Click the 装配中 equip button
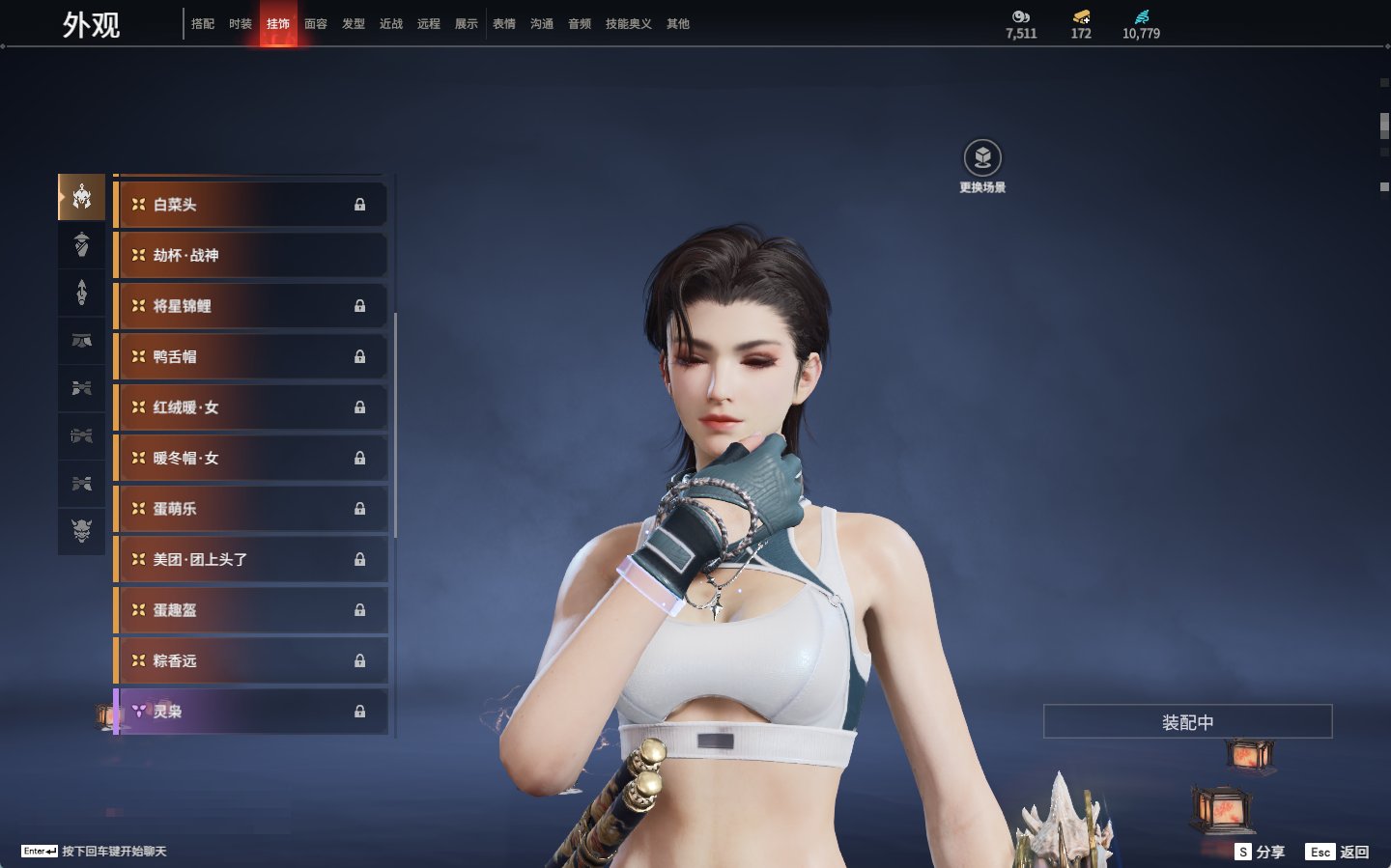Image resolution: width=1391 pixels, height=868 pixels. pyautogui.click(x=1187, y=722)
